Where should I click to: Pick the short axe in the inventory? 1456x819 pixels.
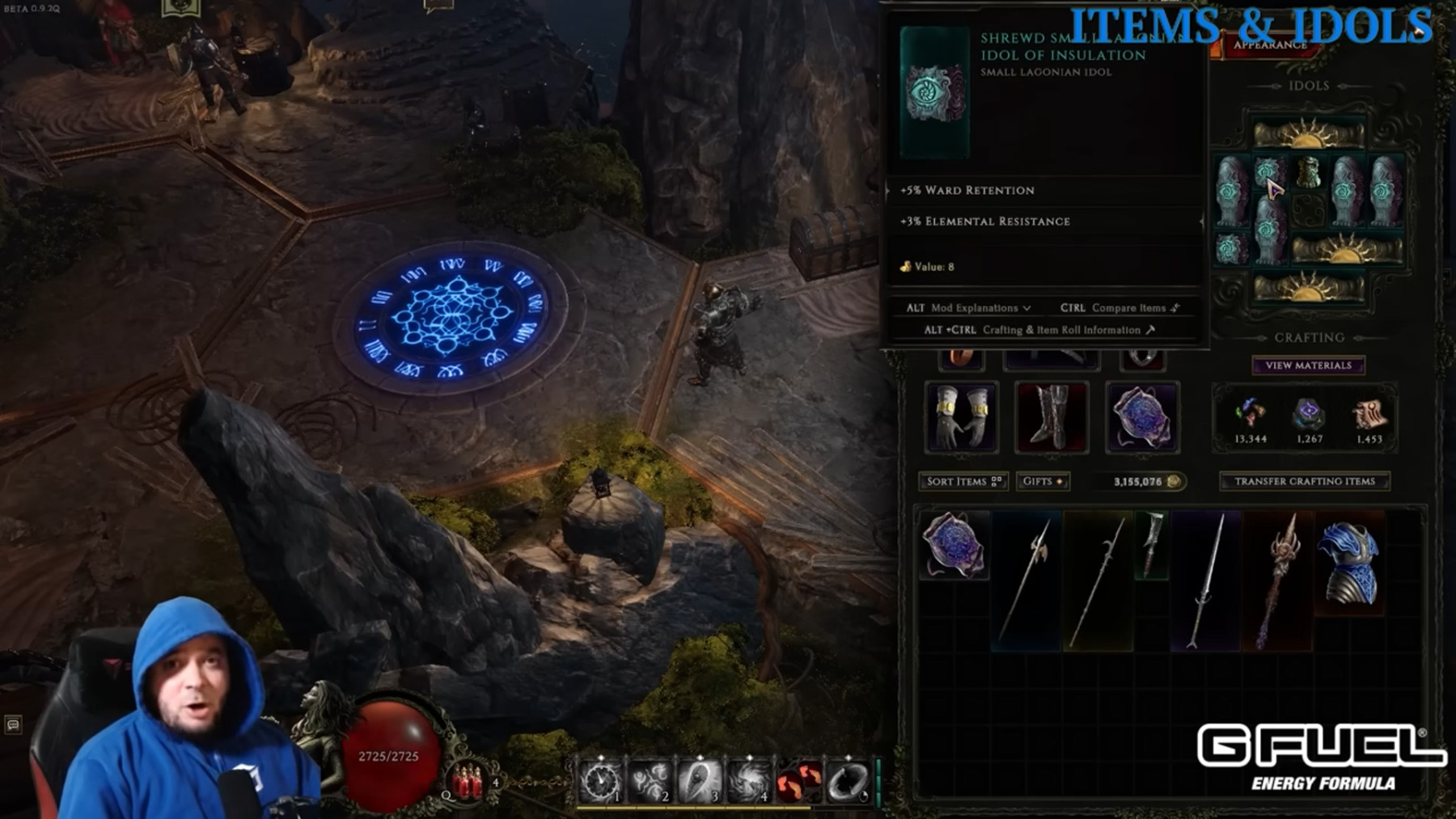1152,544
